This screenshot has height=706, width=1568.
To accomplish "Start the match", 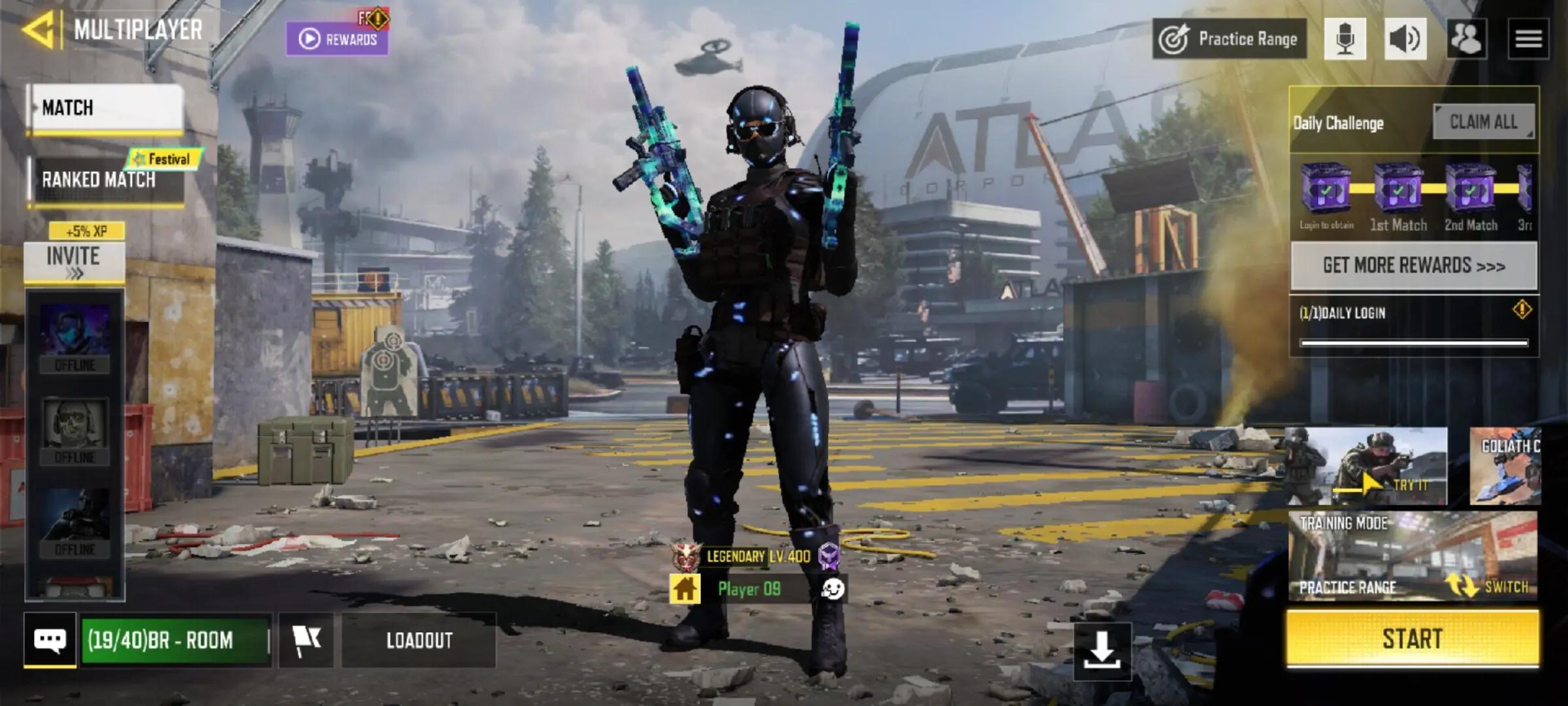I will [x=1413, y=639].
